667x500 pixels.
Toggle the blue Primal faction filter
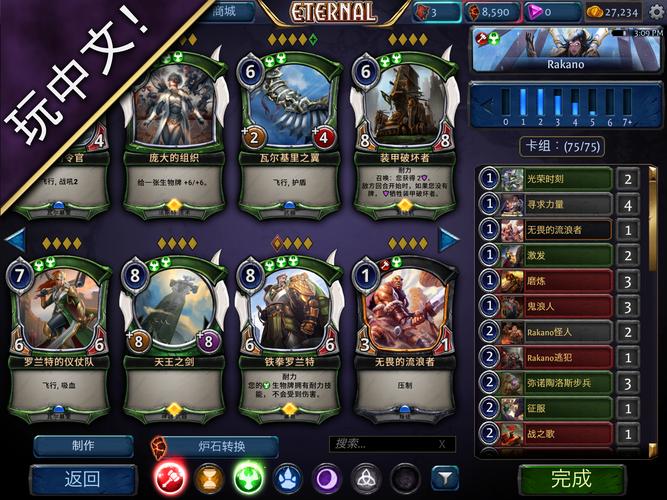287,478
